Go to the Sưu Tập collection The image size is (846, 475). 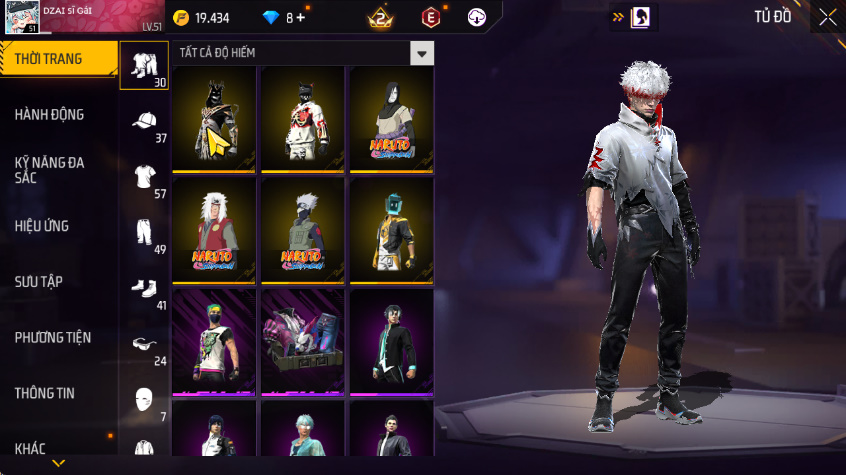click(x=39, y=282)
